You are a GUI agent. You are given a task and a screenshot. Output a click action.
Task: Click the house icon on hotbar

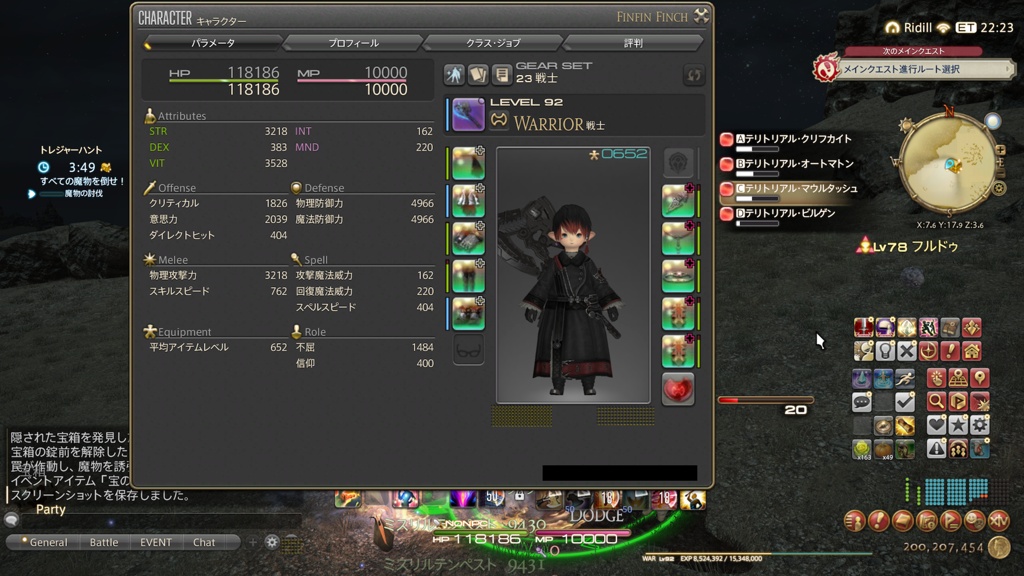coord(971,351)
